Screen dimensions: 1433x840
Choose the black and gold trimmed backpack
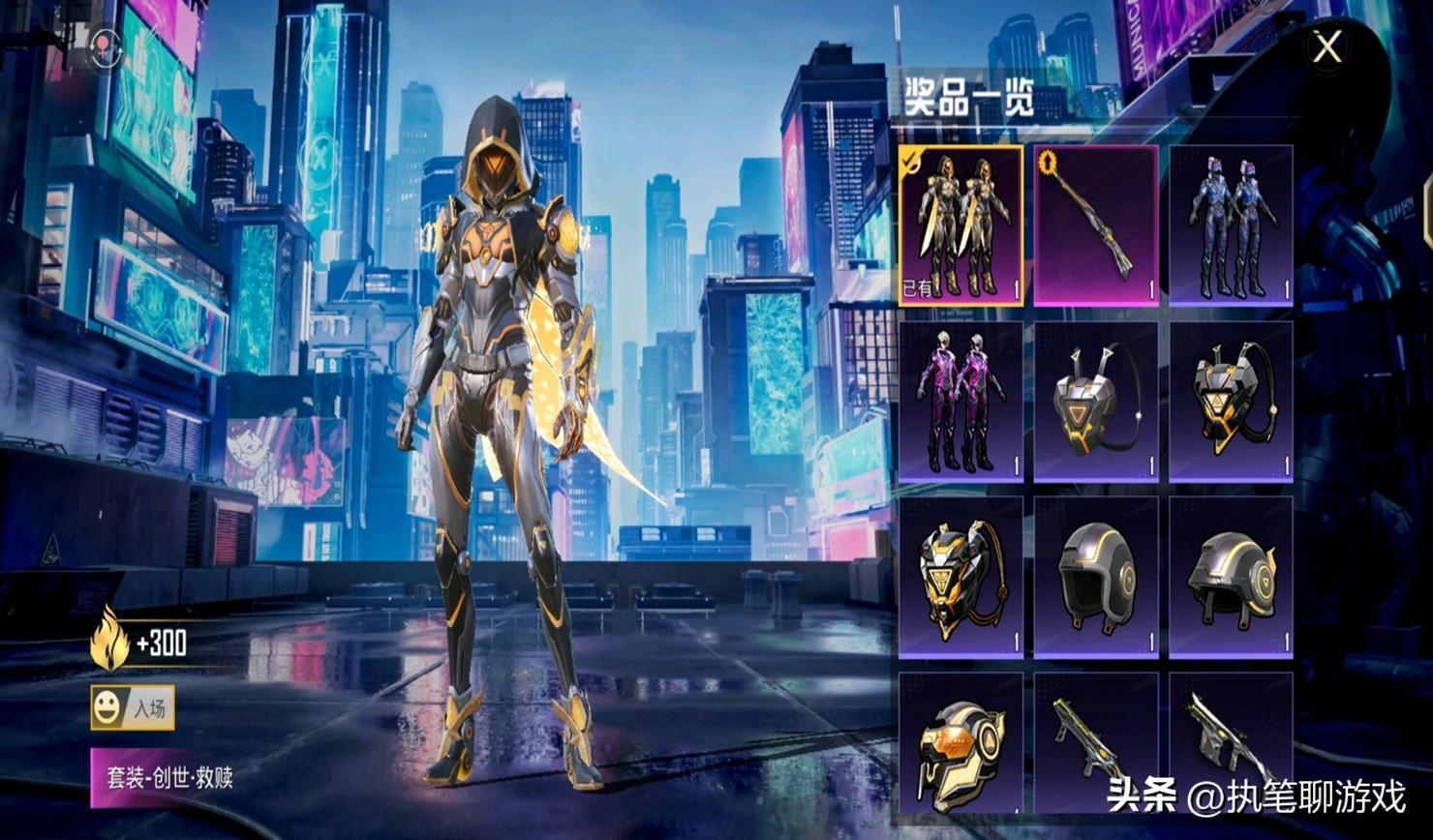tap(1231, 402)
